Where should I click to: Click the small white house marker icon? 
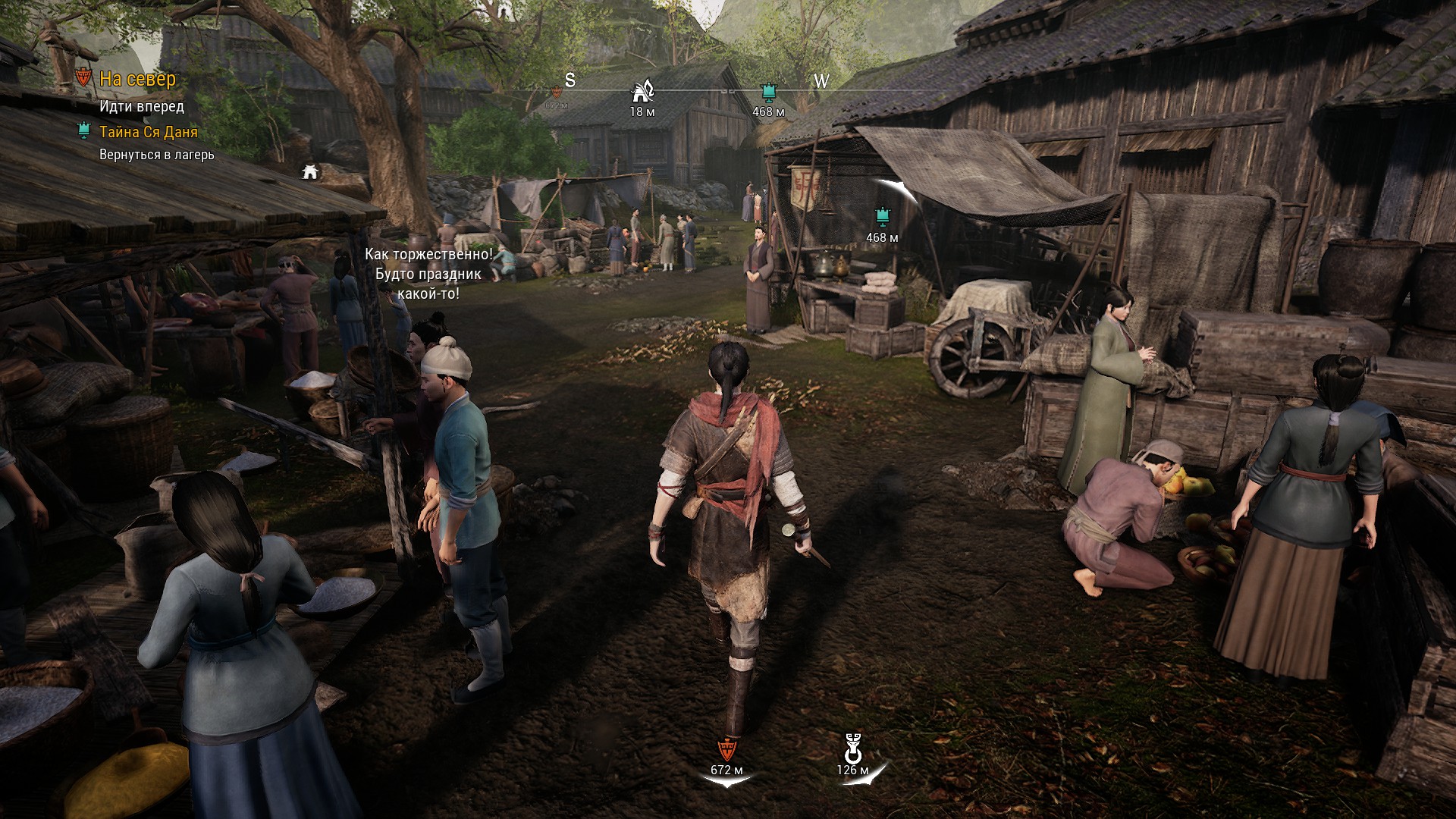pyautogui.click(x=309, y=172)
